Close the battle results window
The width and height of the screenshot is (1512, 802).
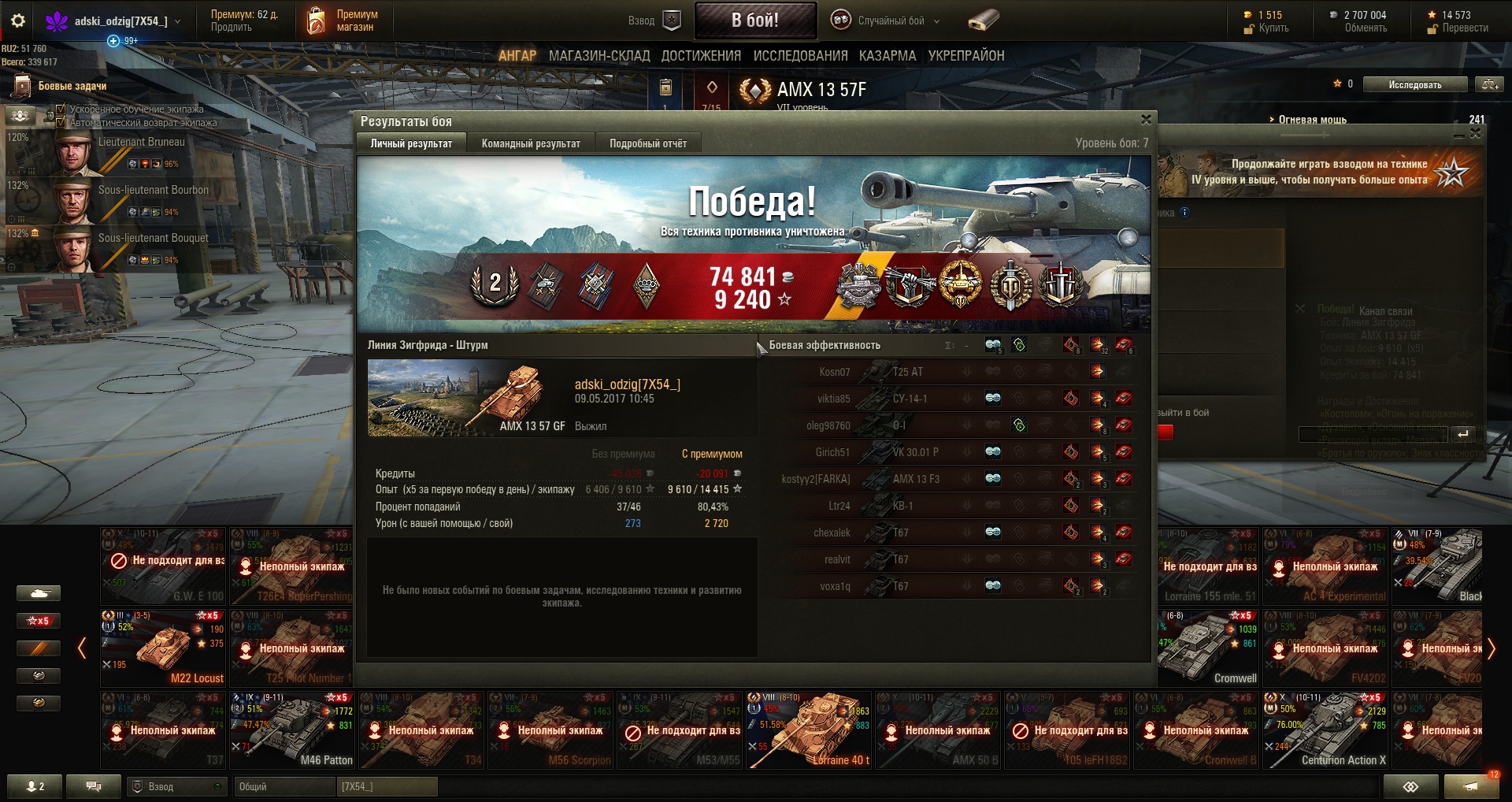click(x=1146, y=120)
